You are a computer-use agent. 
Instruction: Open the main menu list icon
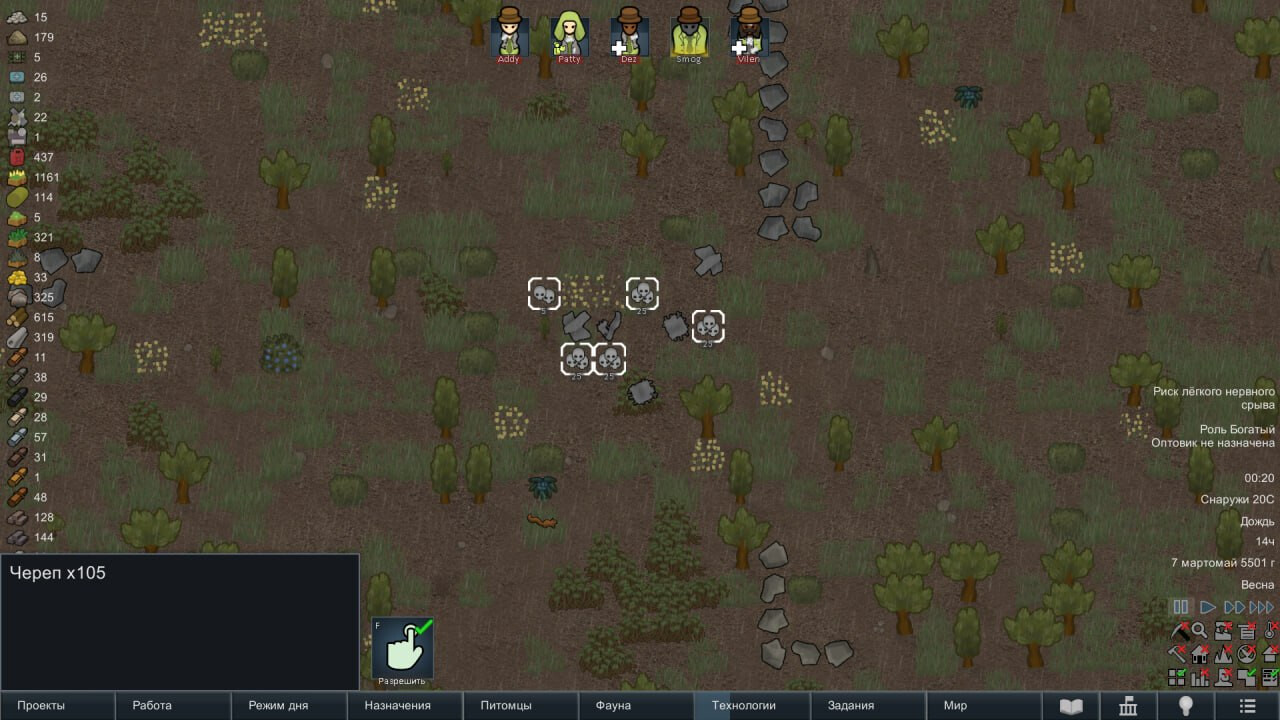1247,706
